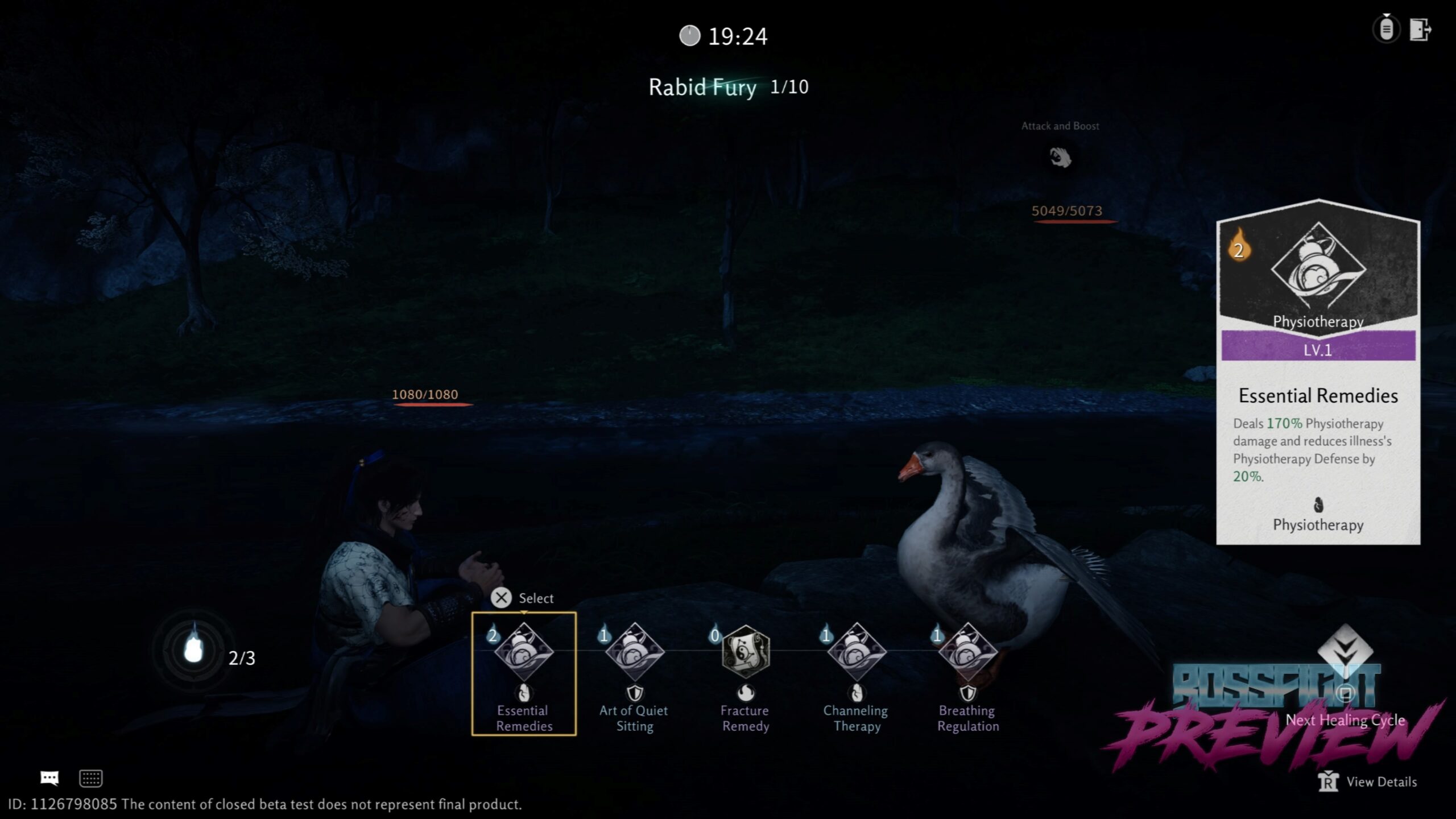This screenshot has height=819, width=1456.
Task: Click the blue flame energy orb
Action: pos(194,649)
